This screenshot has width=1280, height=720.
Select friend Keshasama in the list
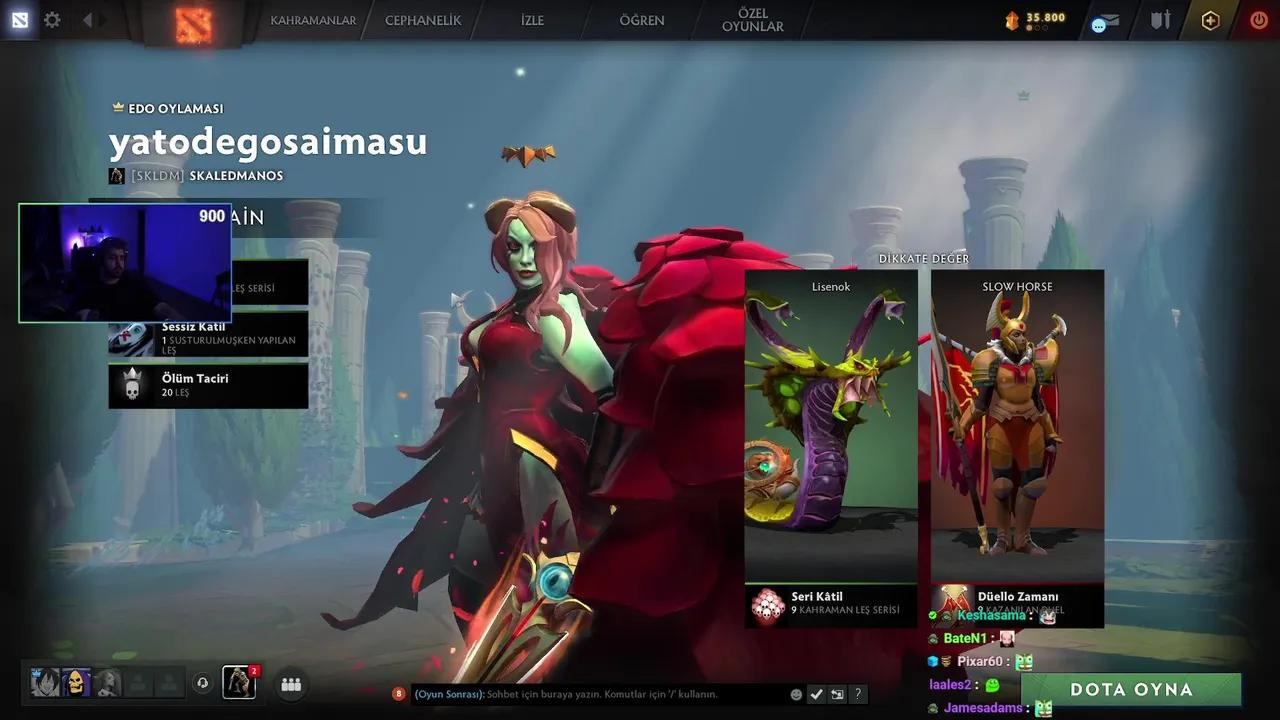coord(991,615)
